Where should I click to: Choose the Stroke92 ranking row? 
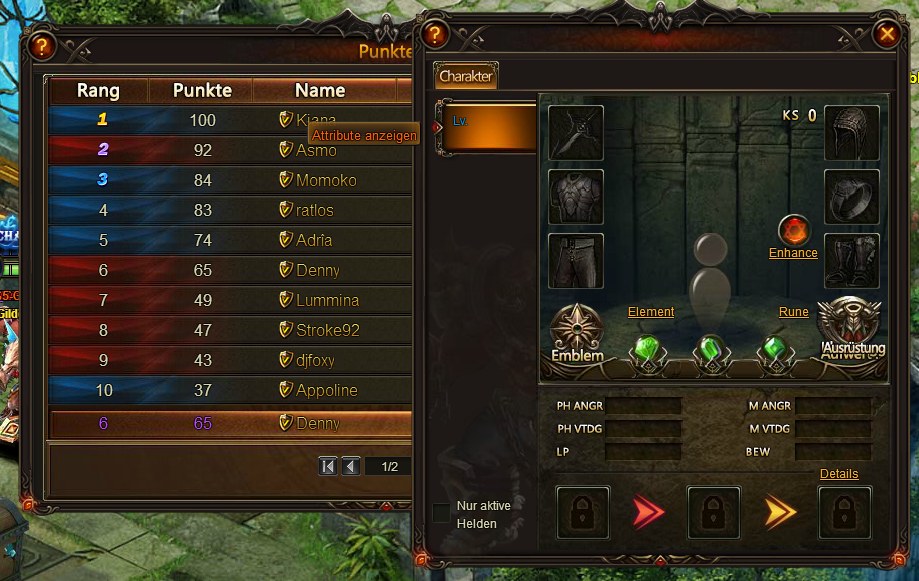tap(327, 330)
